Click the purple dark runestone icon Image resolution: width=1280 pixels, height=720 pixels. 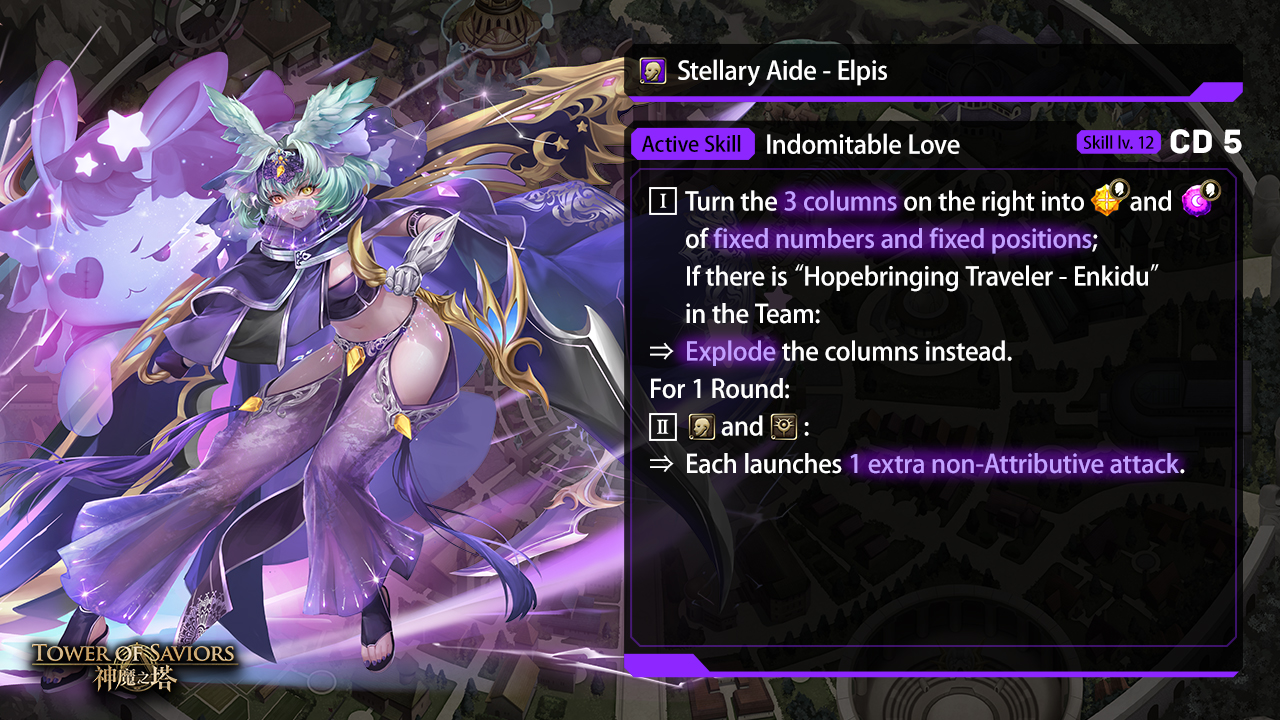pos(1197,201)
